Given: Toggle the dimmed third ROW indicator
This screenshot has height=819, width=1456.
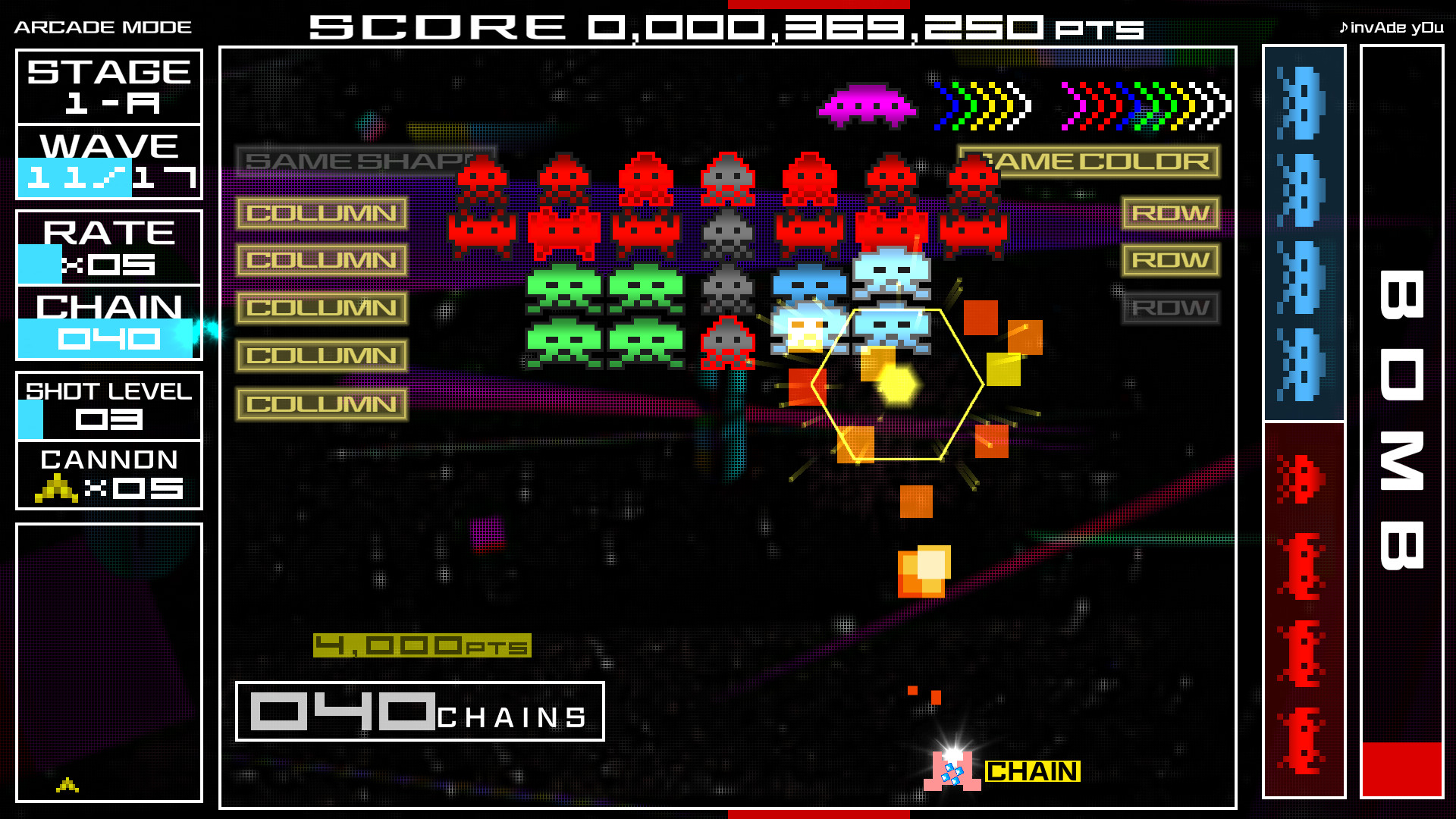Looking at the screenshot, I should (1170, 308).
